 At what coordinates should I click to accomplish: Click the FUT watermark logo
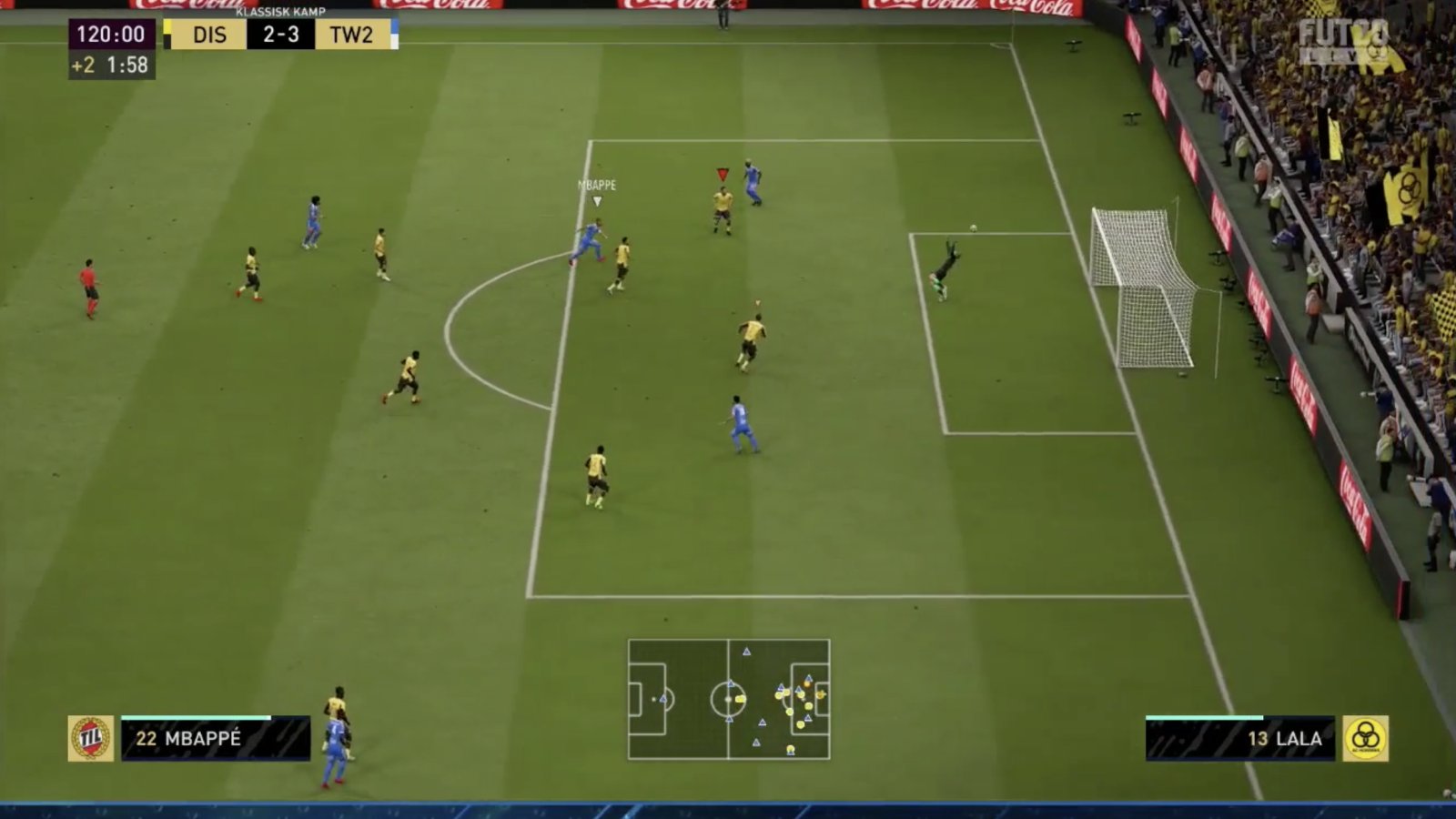[1345, 43]
